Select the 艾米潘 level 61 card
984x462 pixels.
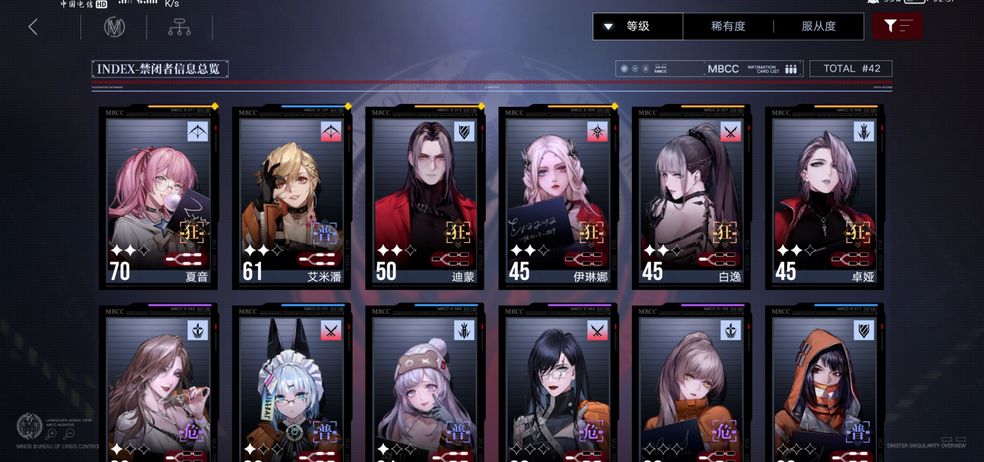292,198
